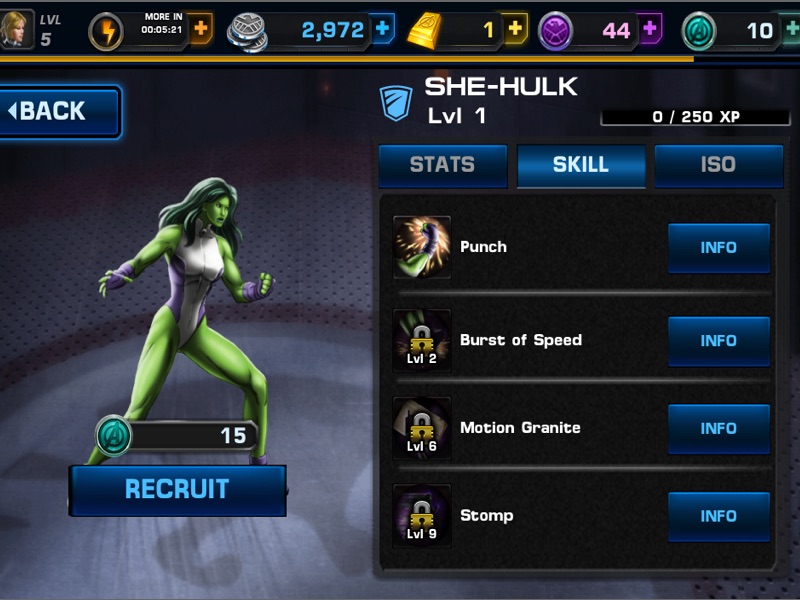Tap the locked Burst of Speed icon

pos(422,341)
